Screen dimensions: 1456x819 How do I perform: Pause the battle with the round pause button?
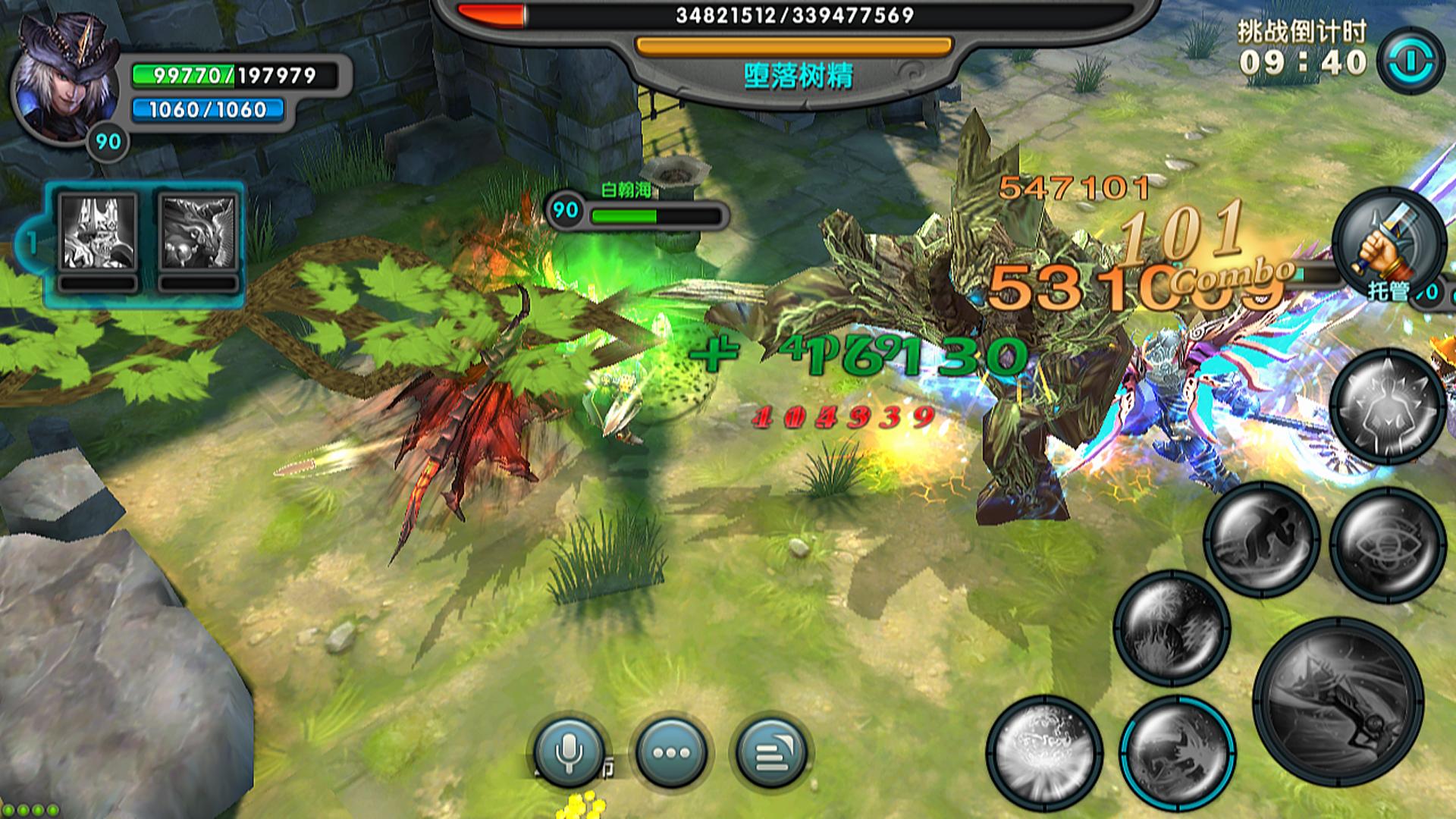(1410, 61)
